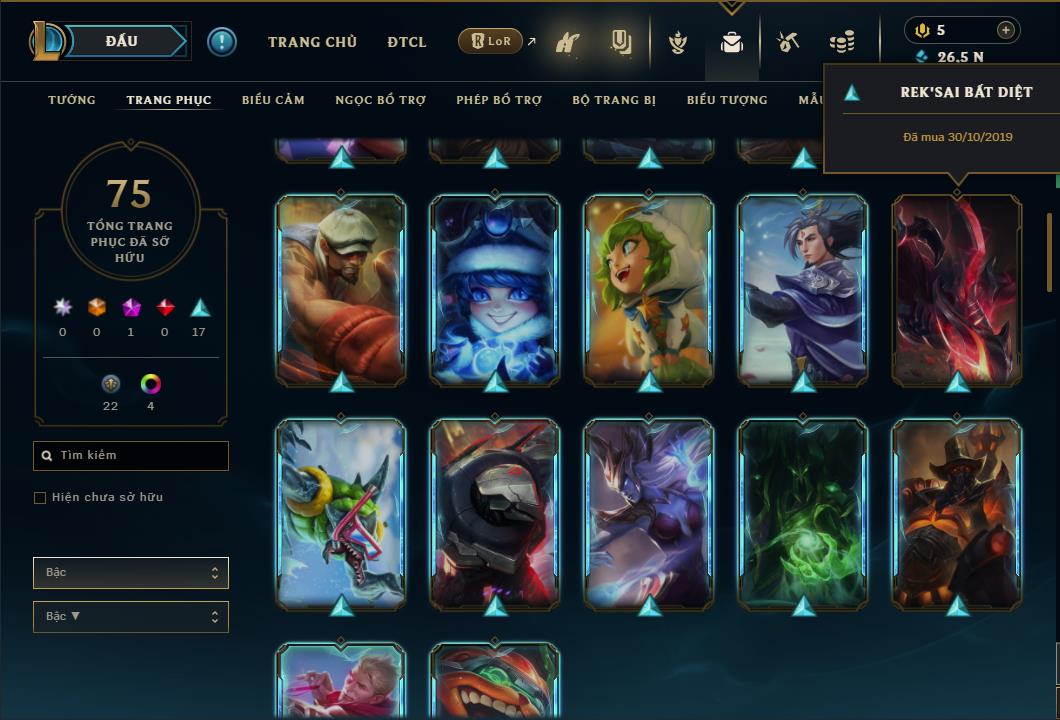Viewport: 1060px width, 720px height.
Task: Open the Bậc ▼ sort dropdown
Action: (131, 617)
